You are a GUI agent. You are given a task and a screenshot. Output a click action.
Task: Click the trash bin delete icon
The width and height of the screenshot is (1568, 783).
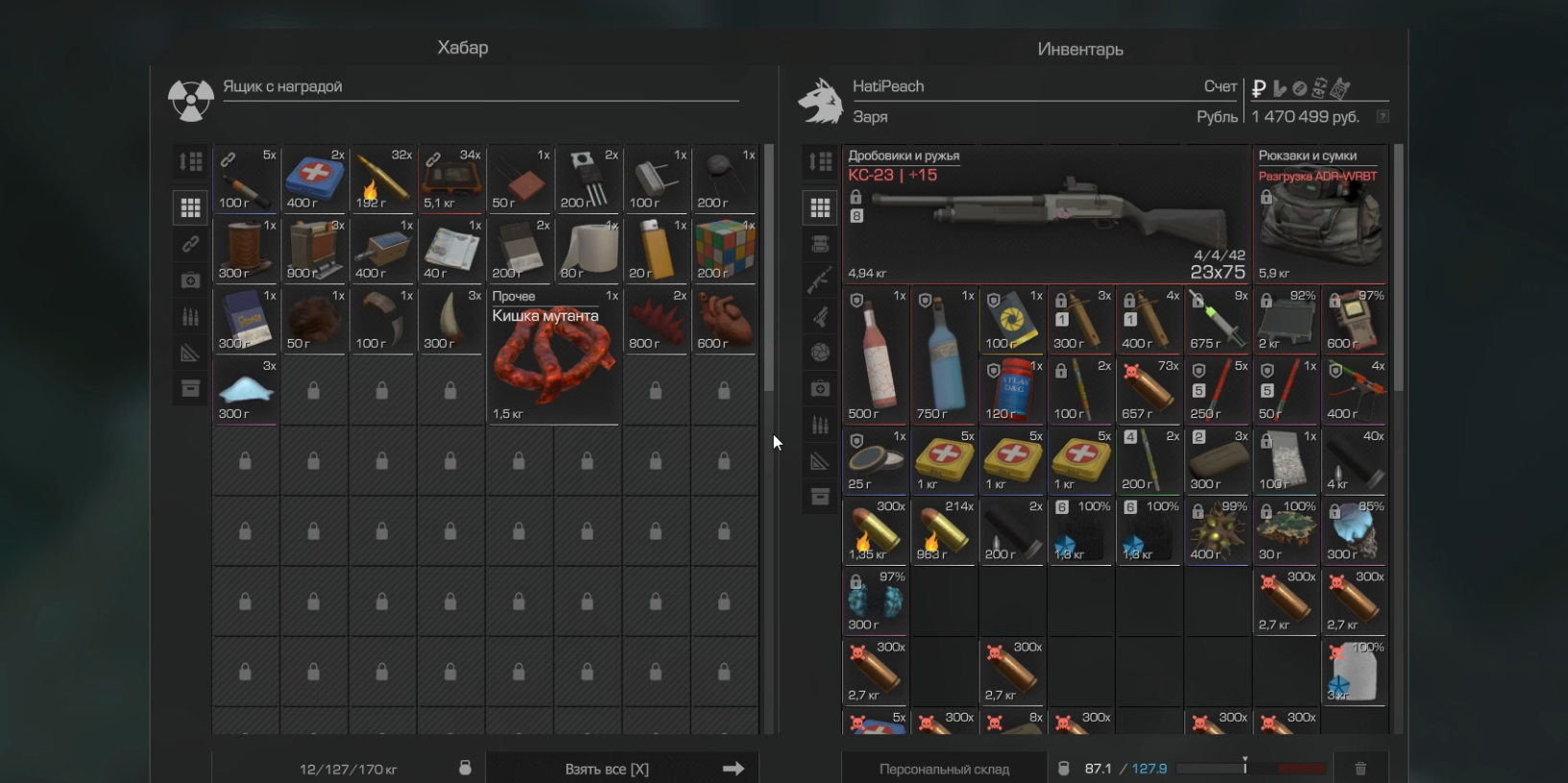tap(1361, 769)
